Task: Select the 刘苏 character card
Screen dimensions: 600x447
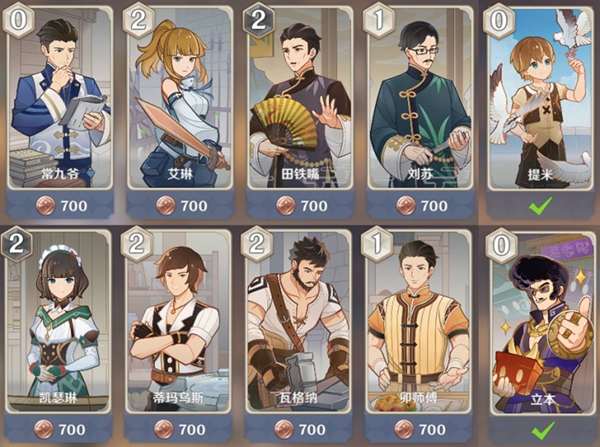Action: point(420,100)
